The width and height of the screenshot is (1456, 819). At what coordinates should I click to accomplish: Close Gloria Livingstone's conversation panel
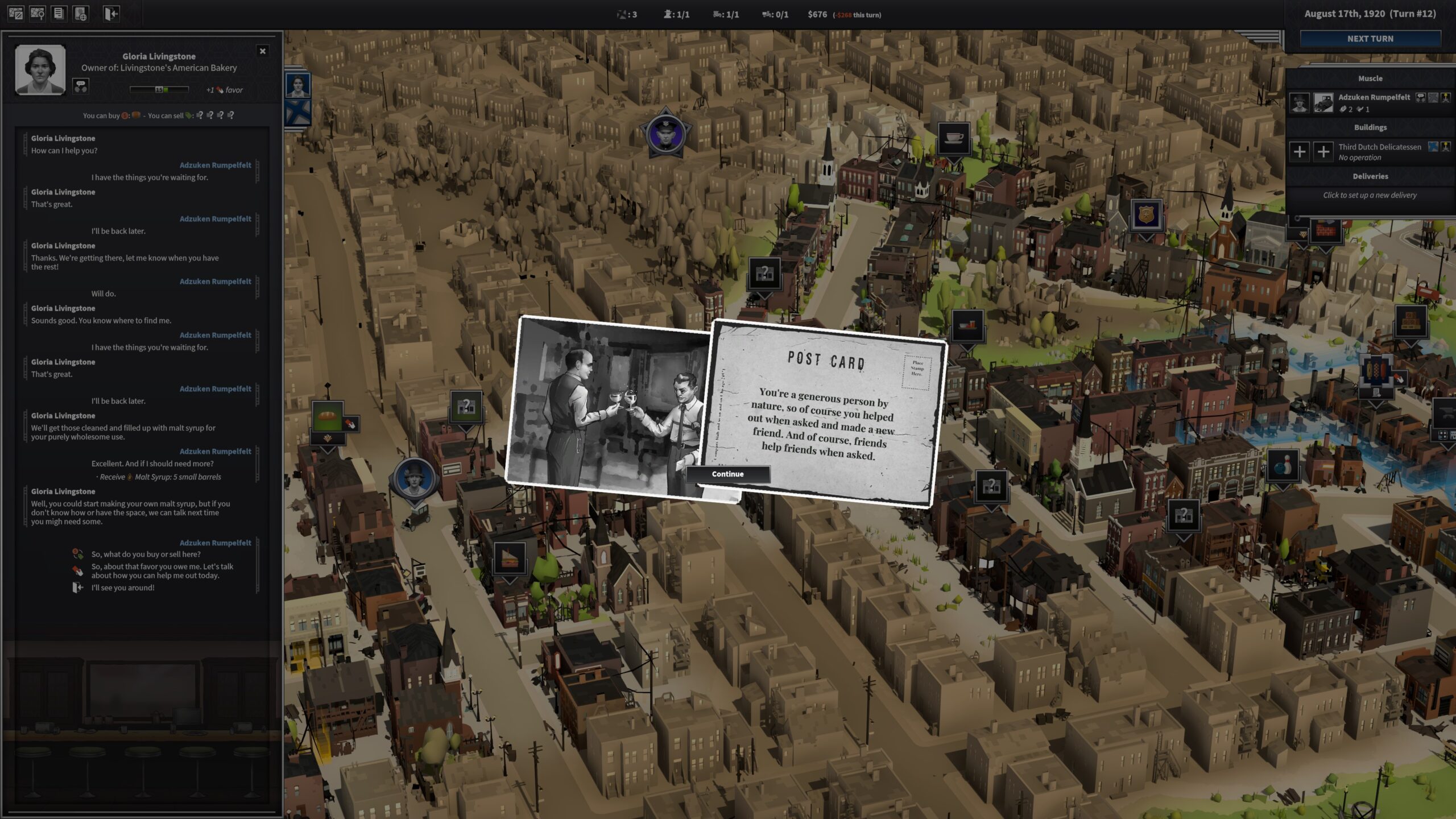pos(262,51)
